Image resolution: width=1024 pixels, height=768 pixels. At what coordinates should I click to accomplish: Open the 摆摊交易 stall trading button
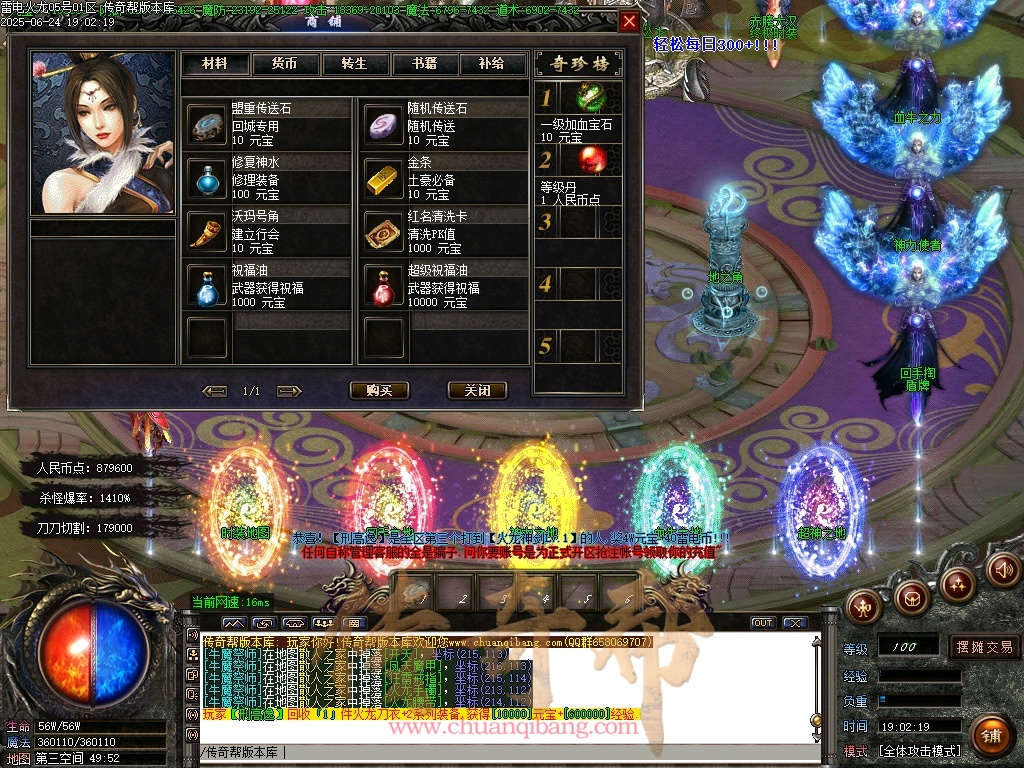pos(984,647)
